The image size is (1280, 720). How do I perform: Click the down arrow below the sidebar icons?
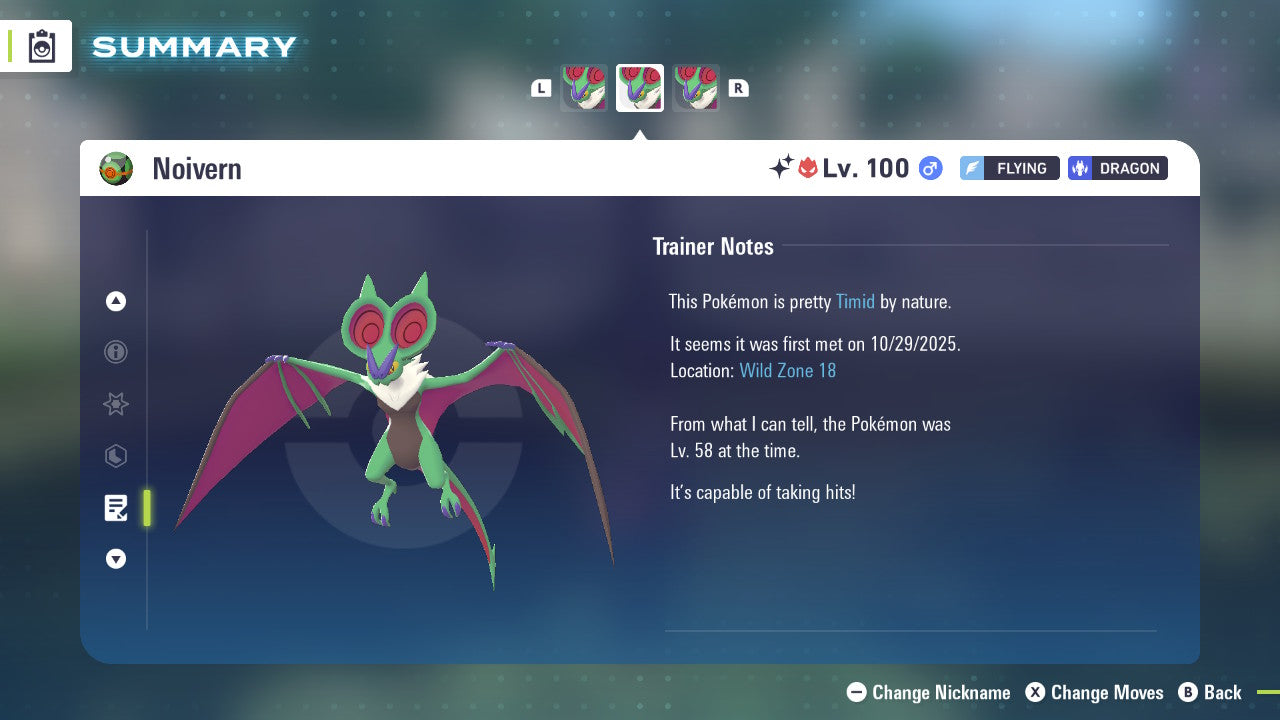pyautogui.click(x=115, y=559)
